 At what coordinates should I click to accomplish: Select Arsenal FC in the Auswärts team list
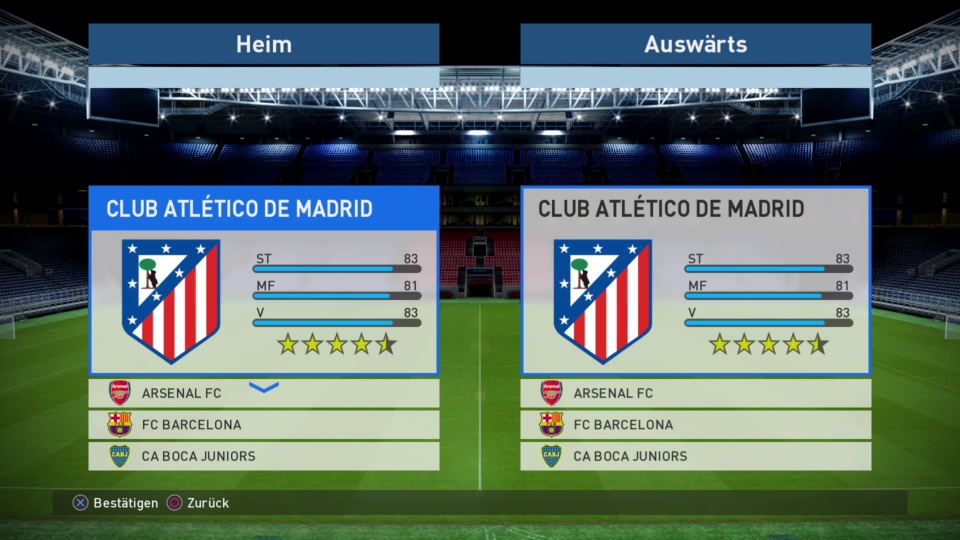pyautogui.click(x=696, y=394)
